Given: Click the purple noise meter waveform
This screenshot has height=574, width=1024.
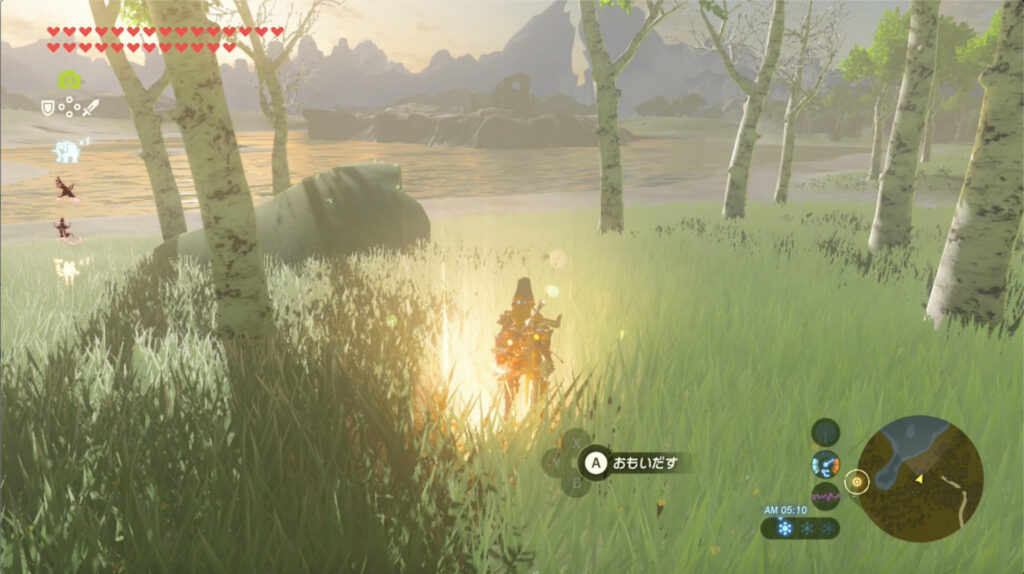Looking at the screenshot, I should click(825, 496).
